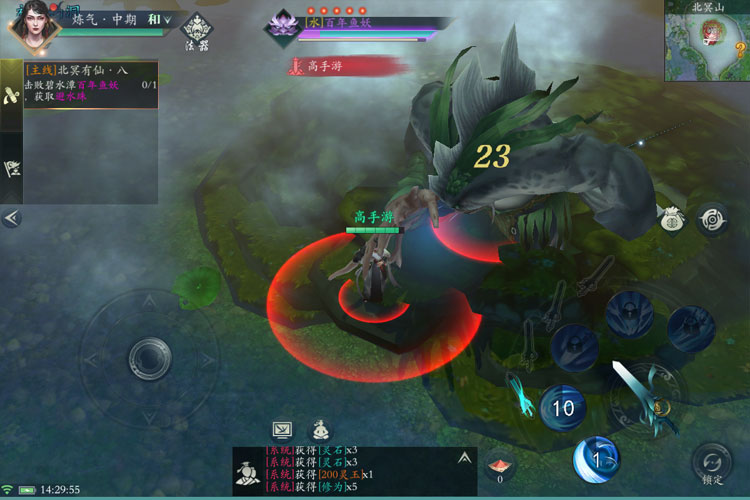The width and height of the screenshot is (750, 500).
Task: Open the 北冥山 minimap
Action: pyautogui.click(x=708, y=43)
